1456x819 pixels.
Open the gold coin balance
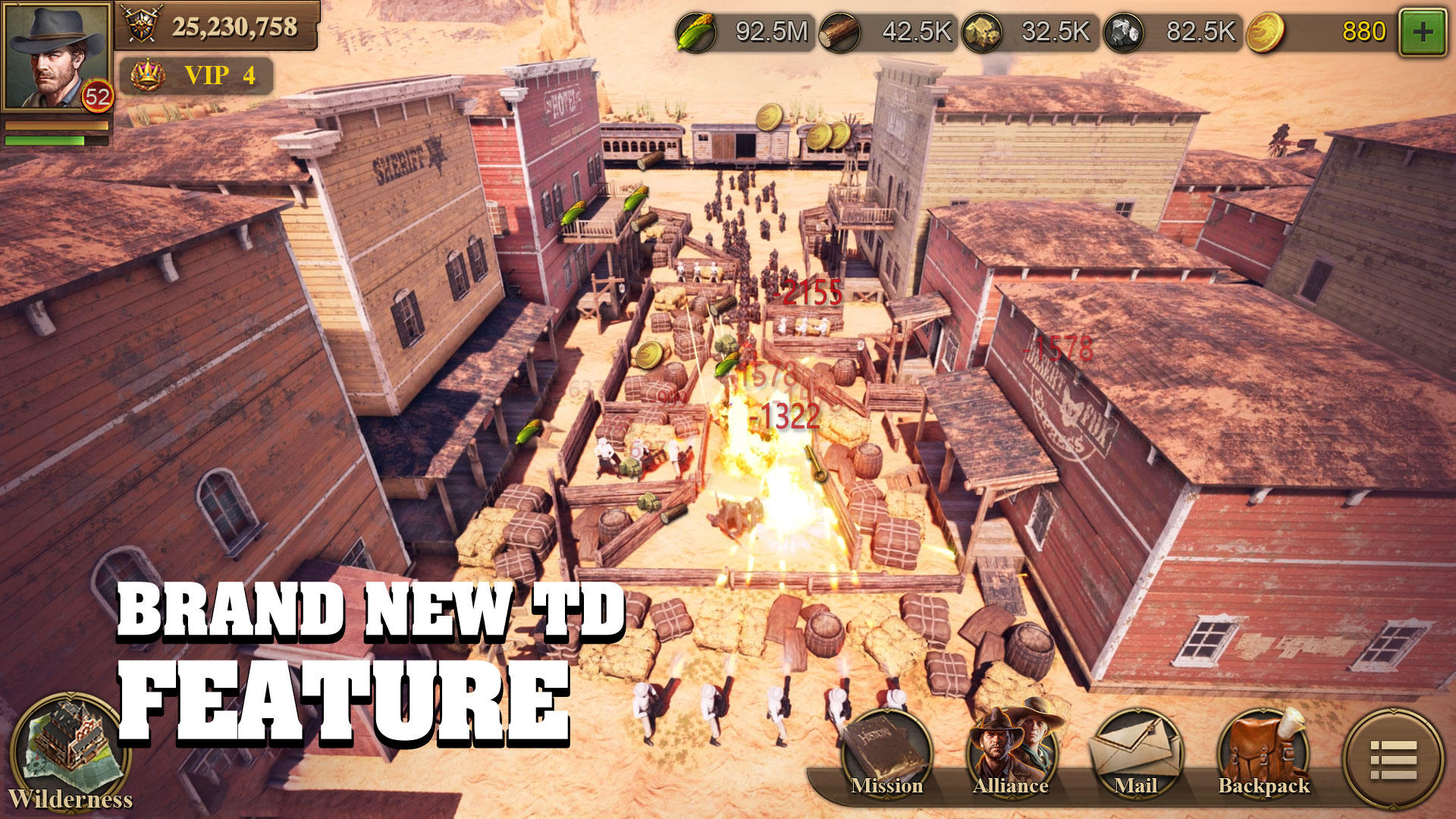point(1266,32)
